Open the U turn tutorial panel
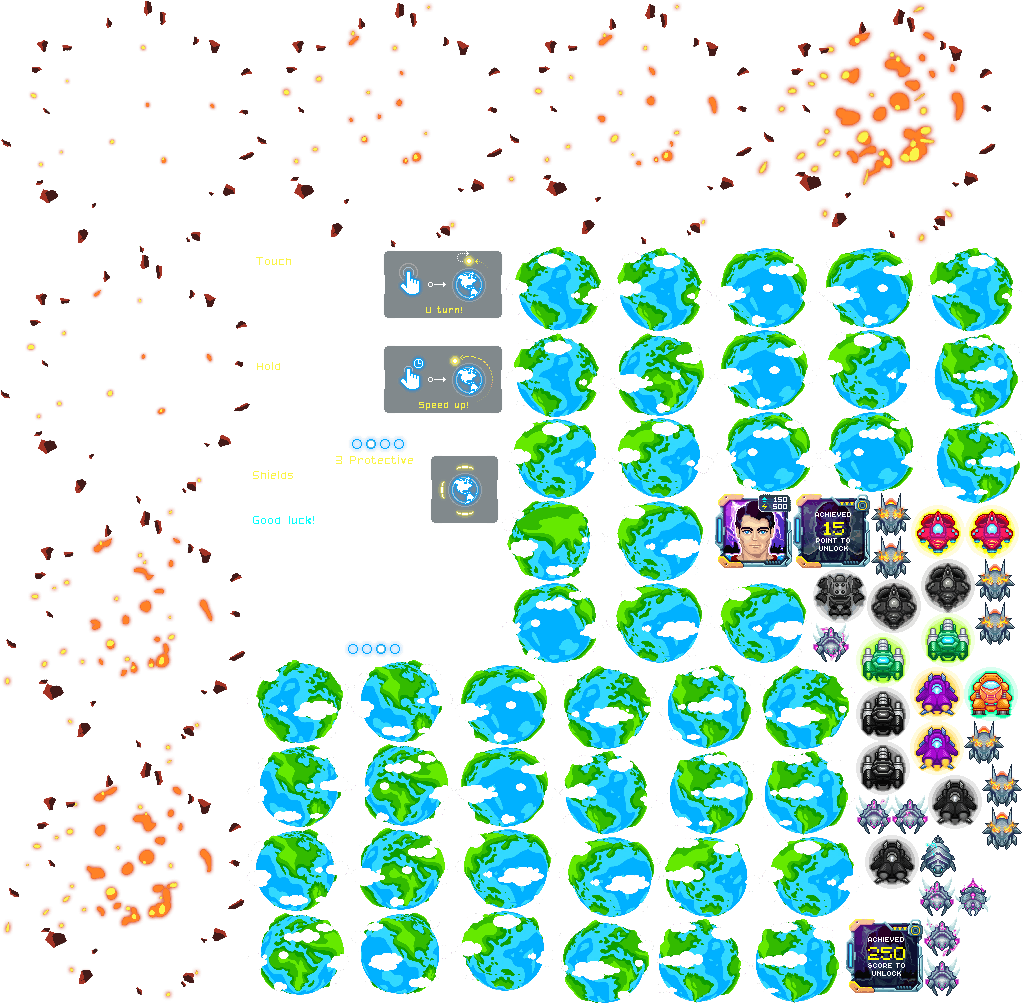1024x1004 pixels. point(442,284)
